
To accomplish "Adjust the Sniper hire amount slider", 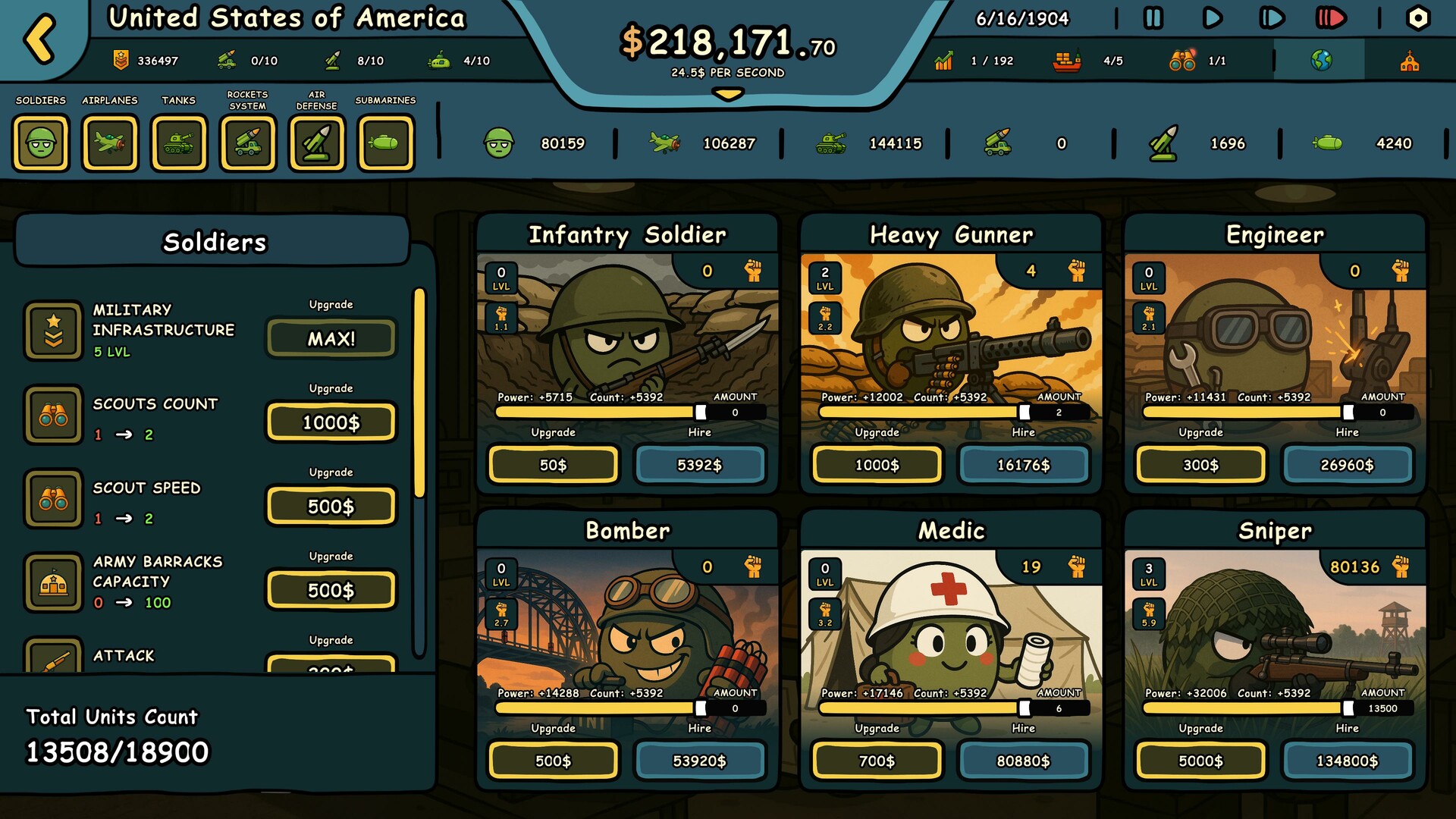I will (1348, 710).
